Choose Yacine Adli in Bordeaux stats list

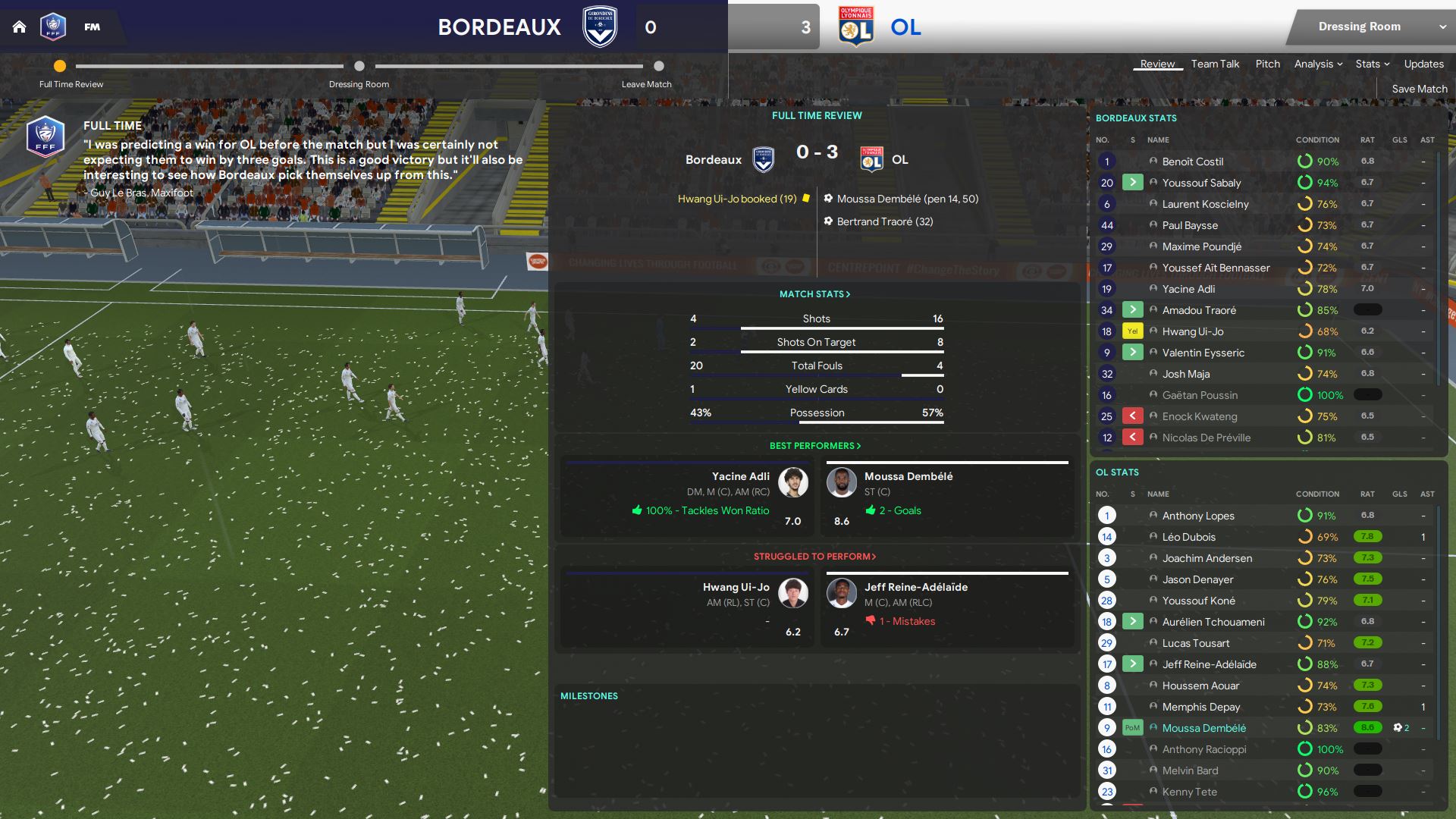click(x=1188, y=289)
